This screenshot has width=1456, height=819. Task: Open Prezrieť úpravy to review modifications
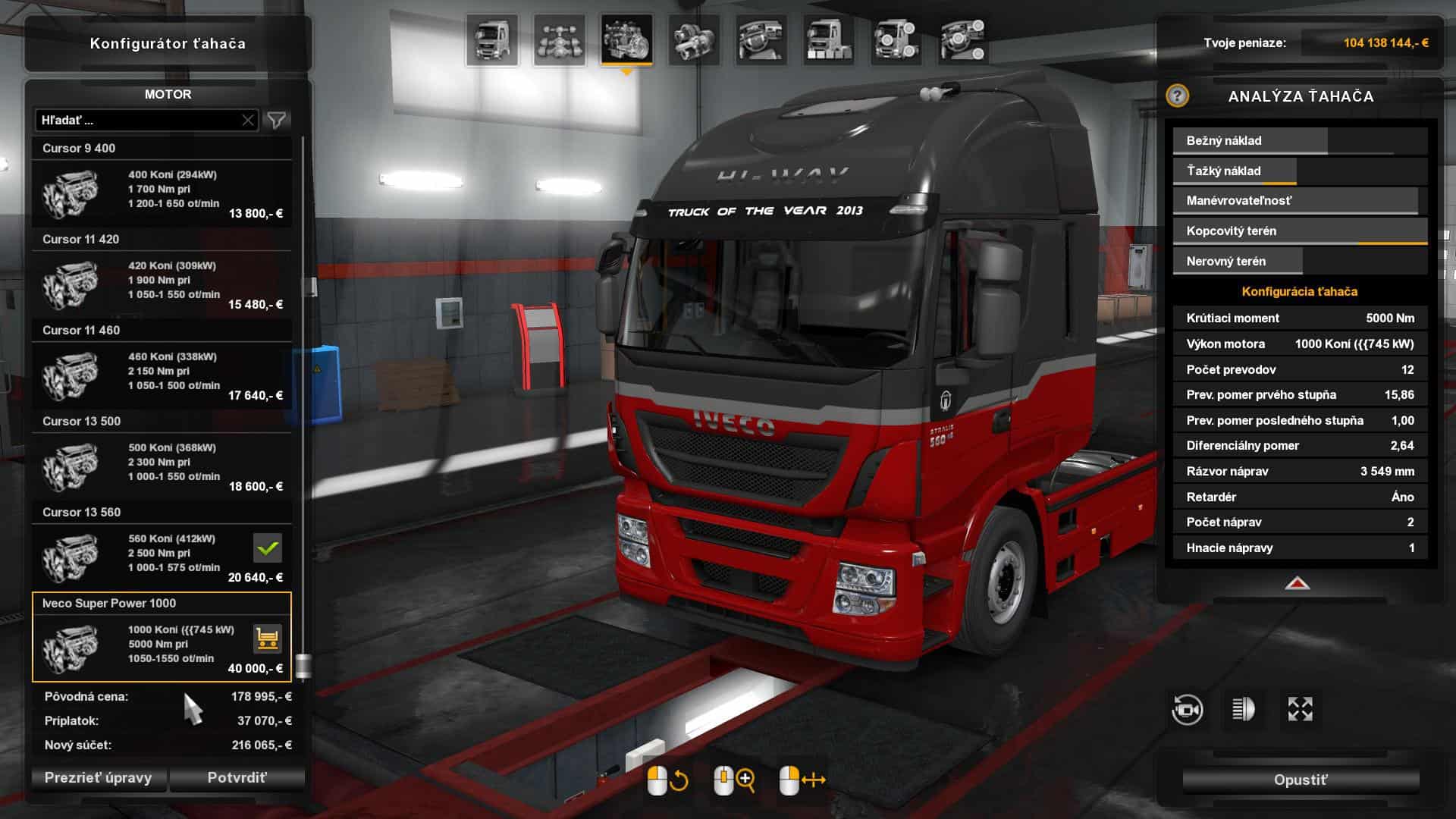click(x=98, y=778)
